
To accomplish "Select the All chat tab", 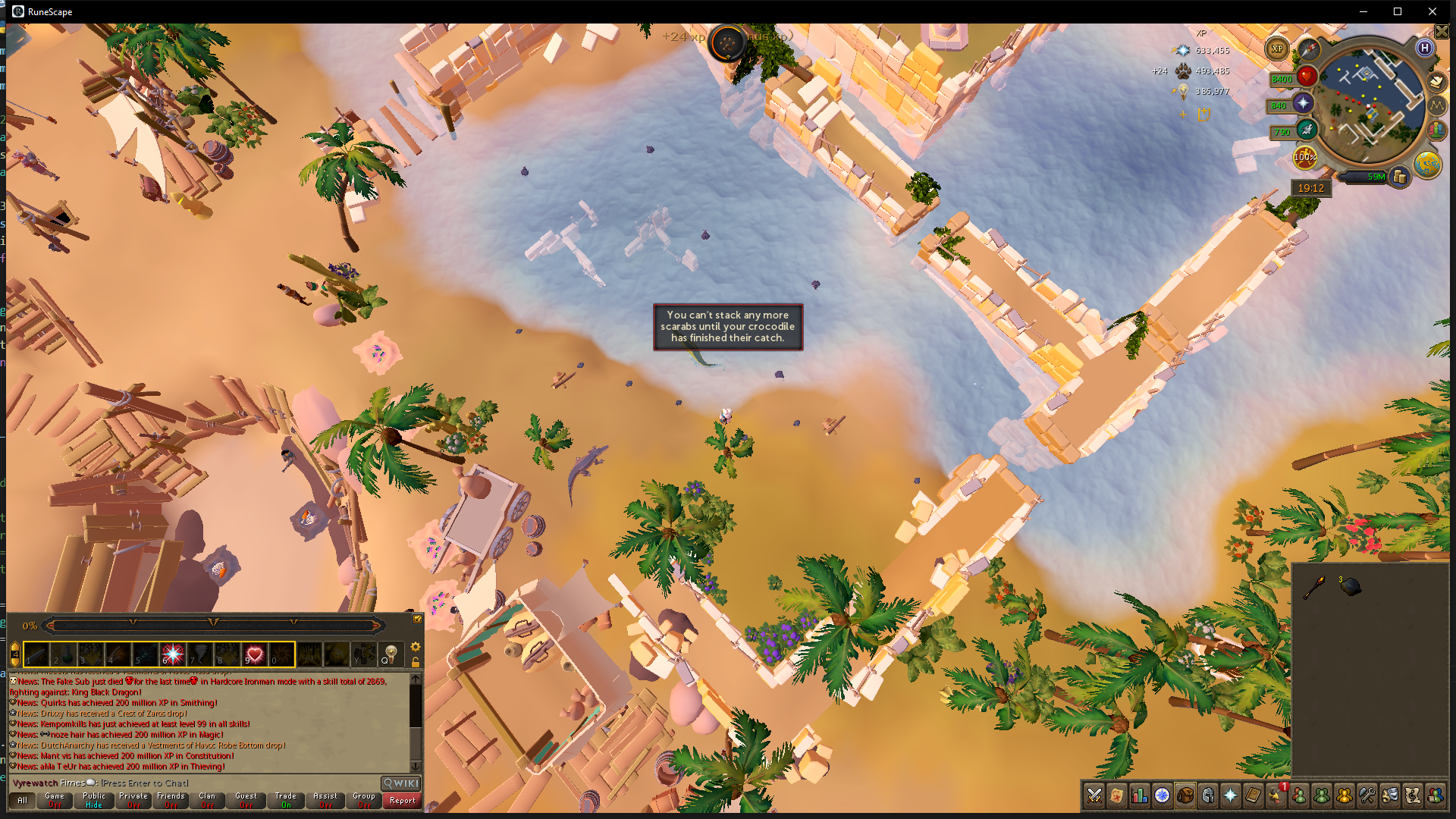I will pyautogui.click(x=21, y=800).
